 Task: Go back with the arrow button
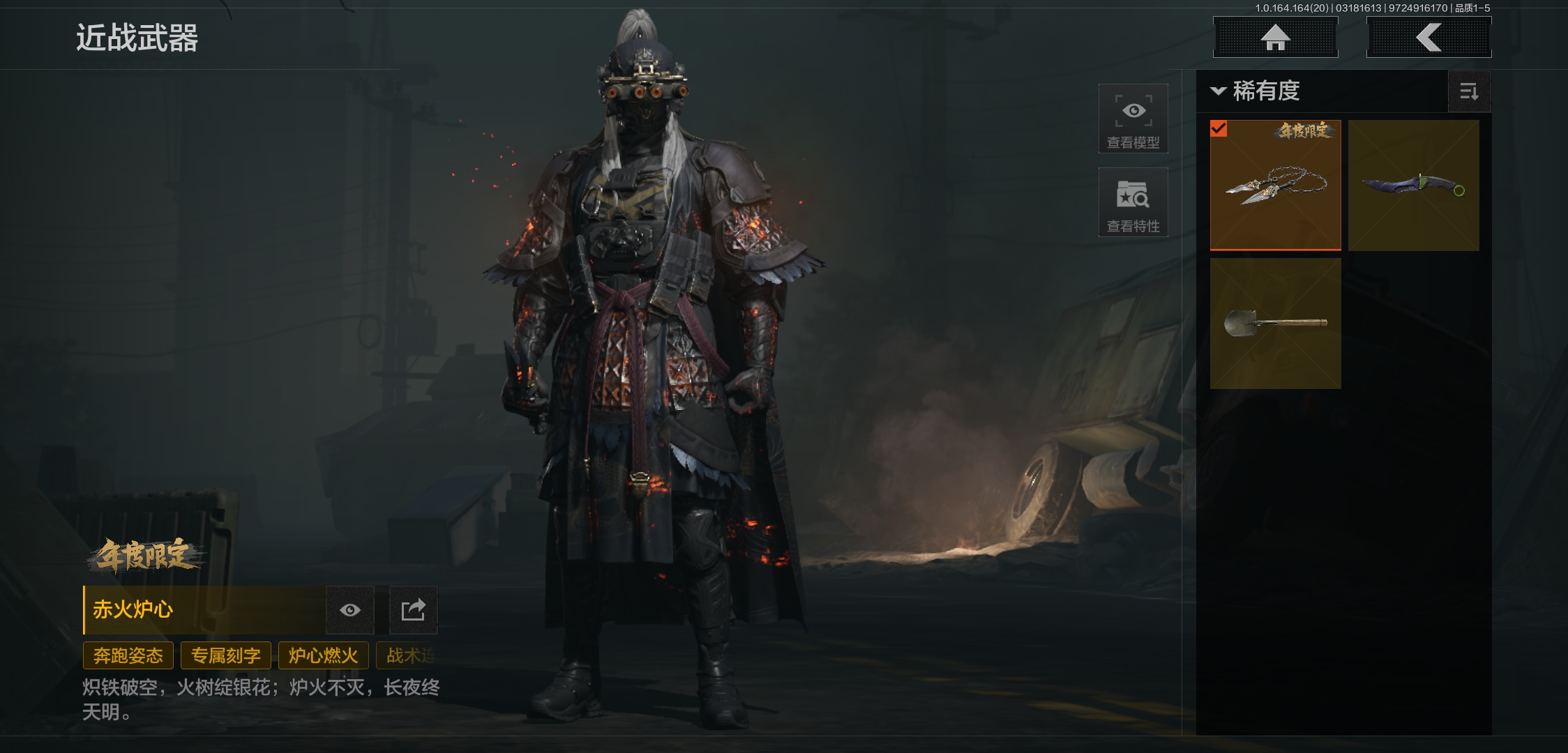click(x=1428, y=38)
